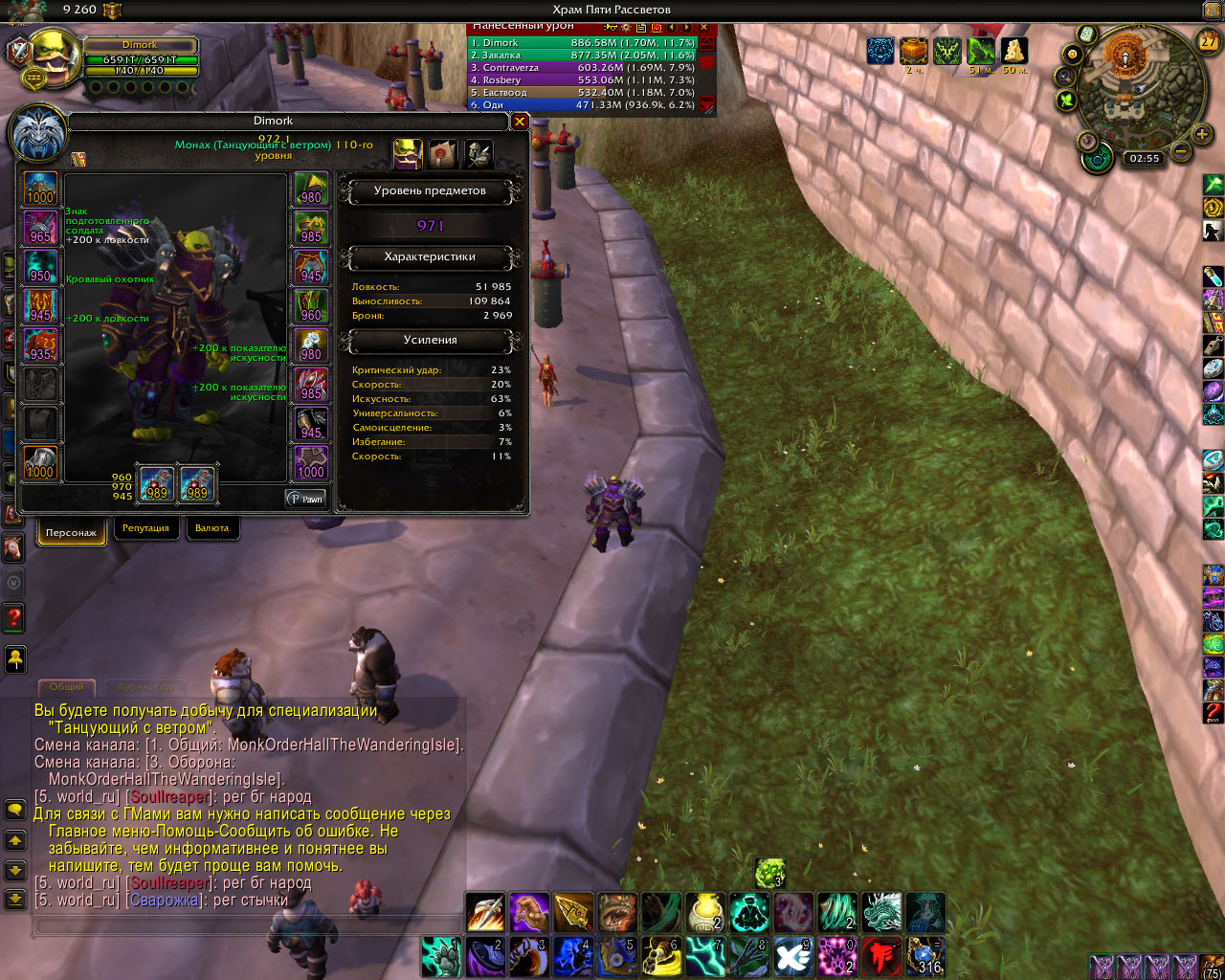Open the equipment manager helmet icon

[478, 153]
